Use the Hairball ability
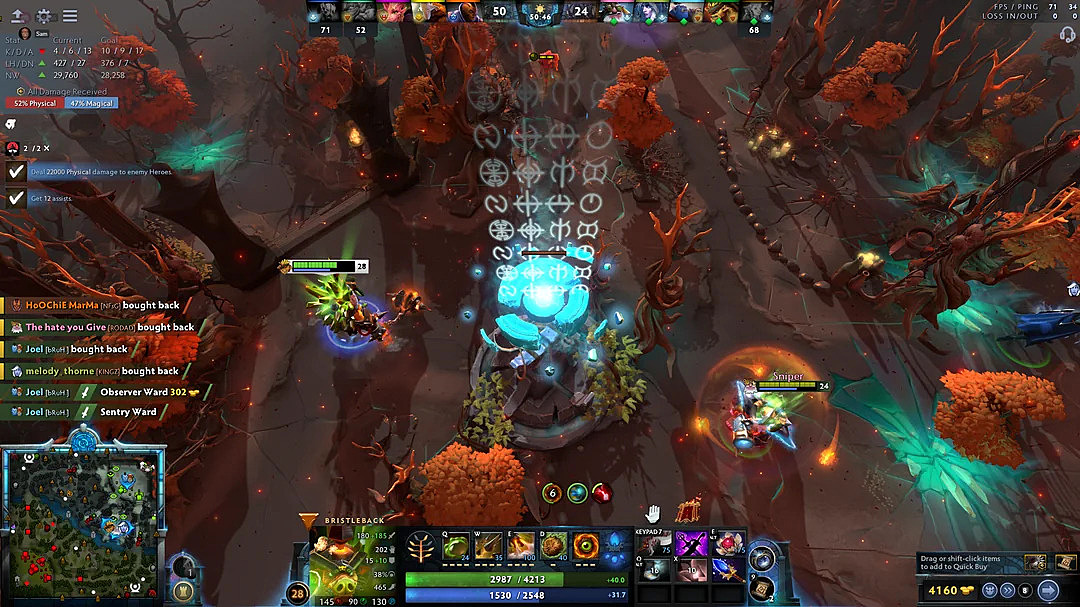 (553, 546)
